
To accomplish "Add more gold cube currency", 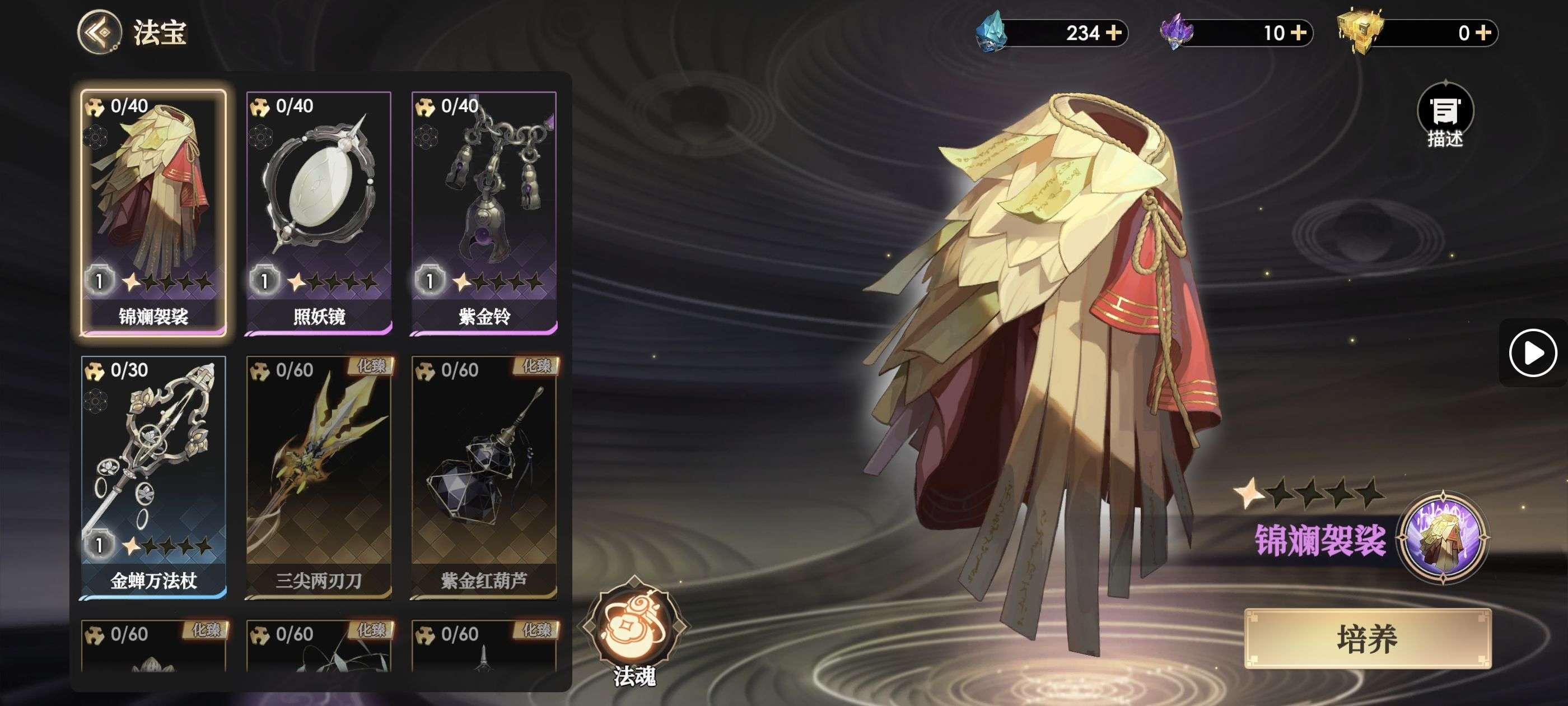I will (1483, 32).
